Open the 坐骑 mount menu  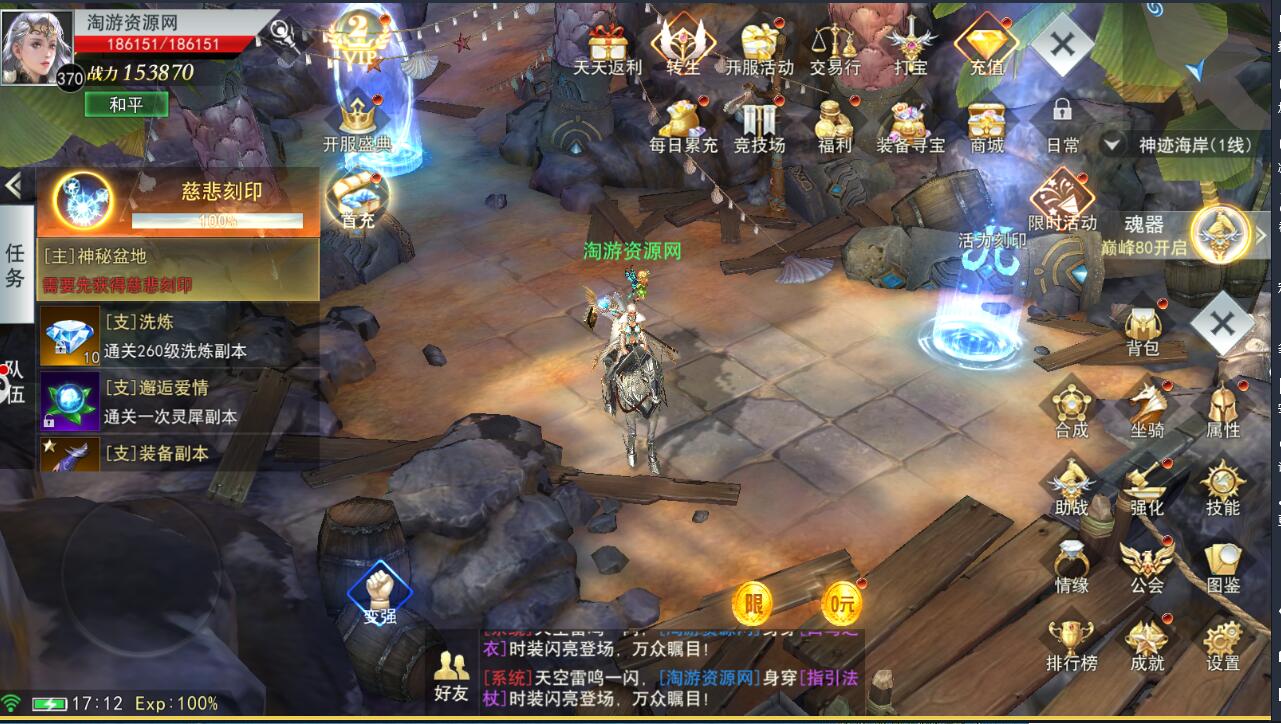tap(1147, 410)
